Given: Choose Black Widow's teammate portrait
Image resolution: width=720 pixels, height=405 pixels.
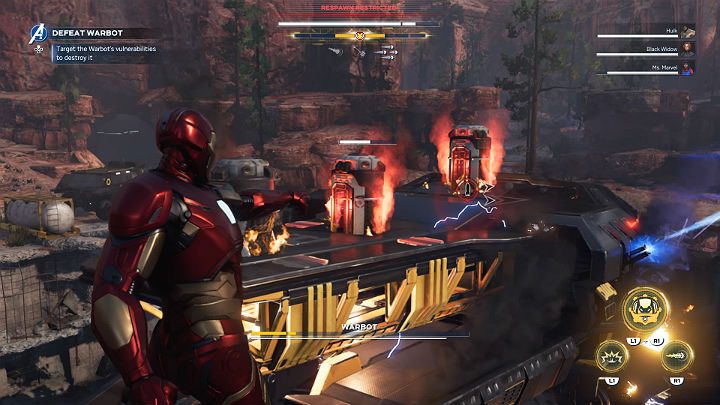Looking at the screenshot, I should 688,49.
